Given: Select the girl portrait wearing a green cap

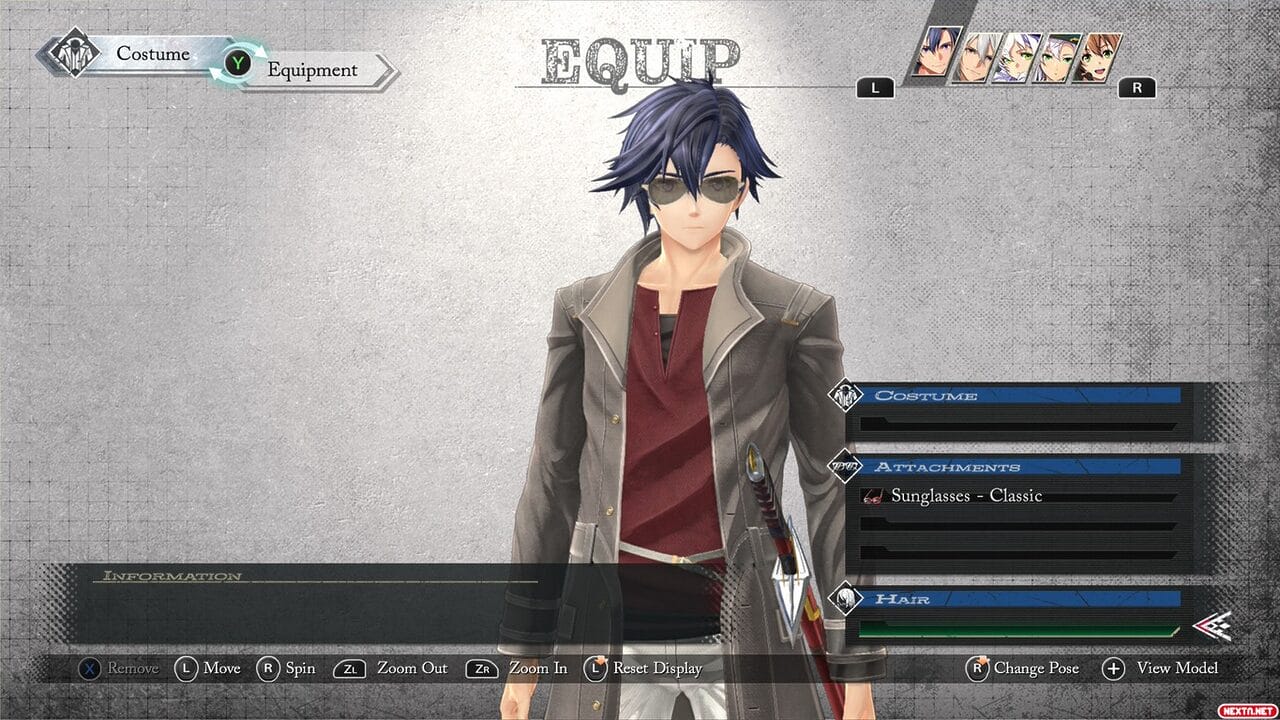Looking at the screenshot, I should [1057, 58].
